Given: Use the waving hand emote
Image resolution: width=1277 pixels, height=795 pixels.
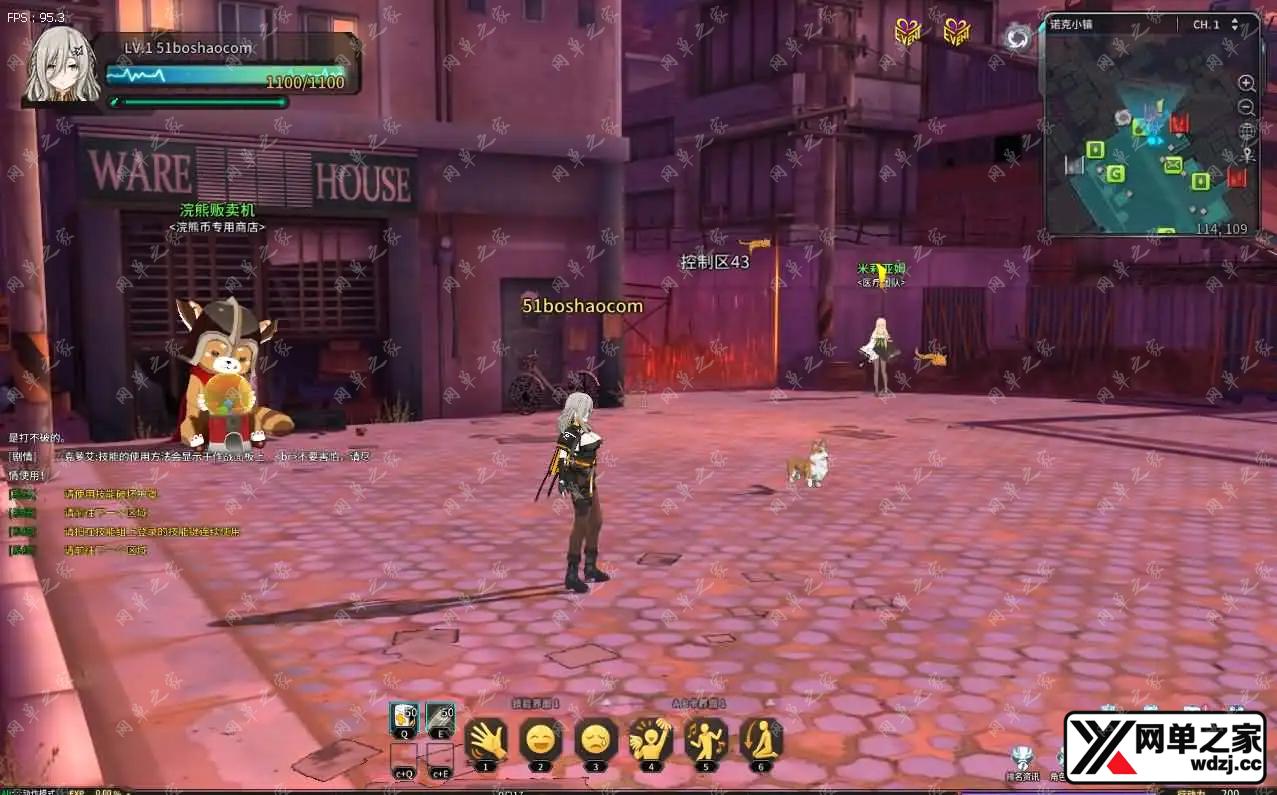Looking at the screenshot, I should tap(486, 740).
